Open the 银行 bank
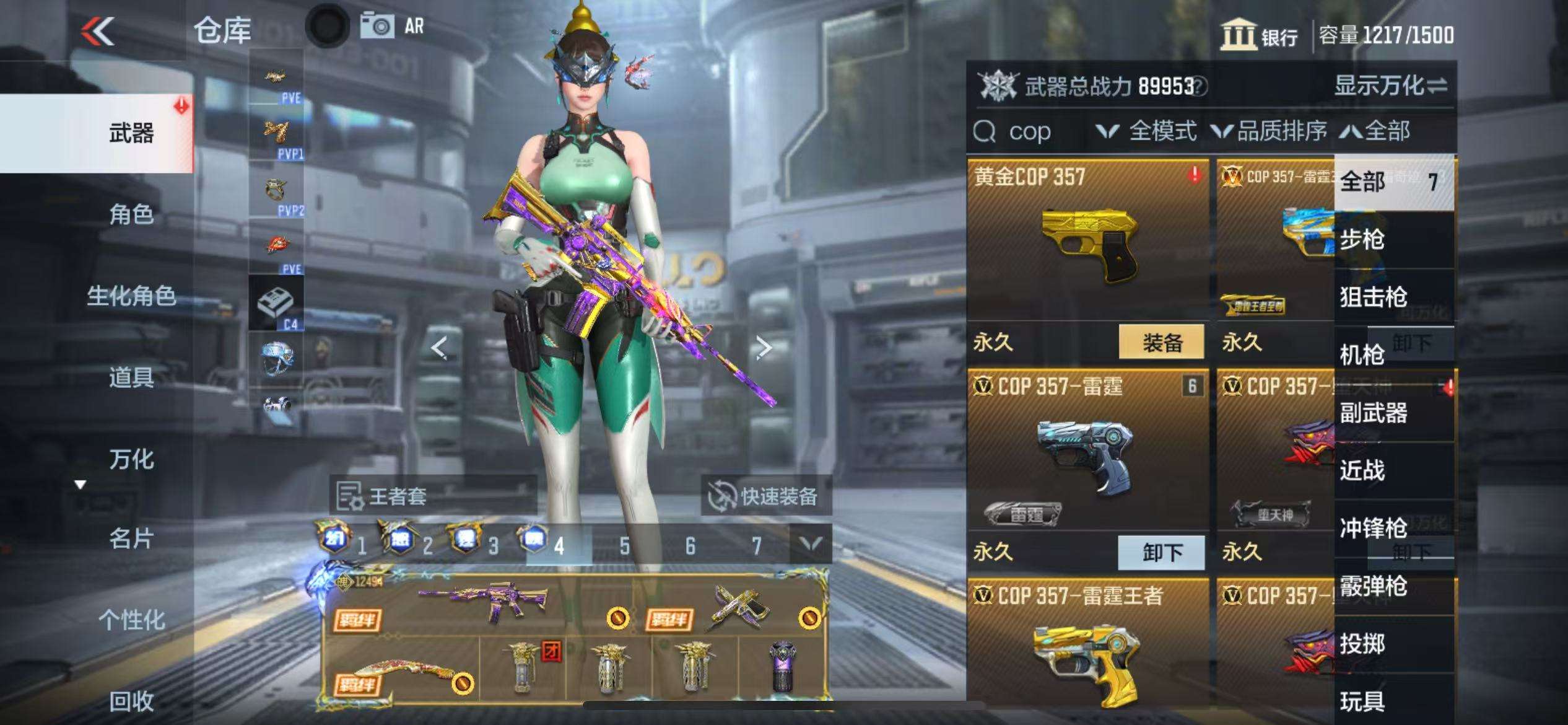The image size is (1568, 725). pos(1260,35)
